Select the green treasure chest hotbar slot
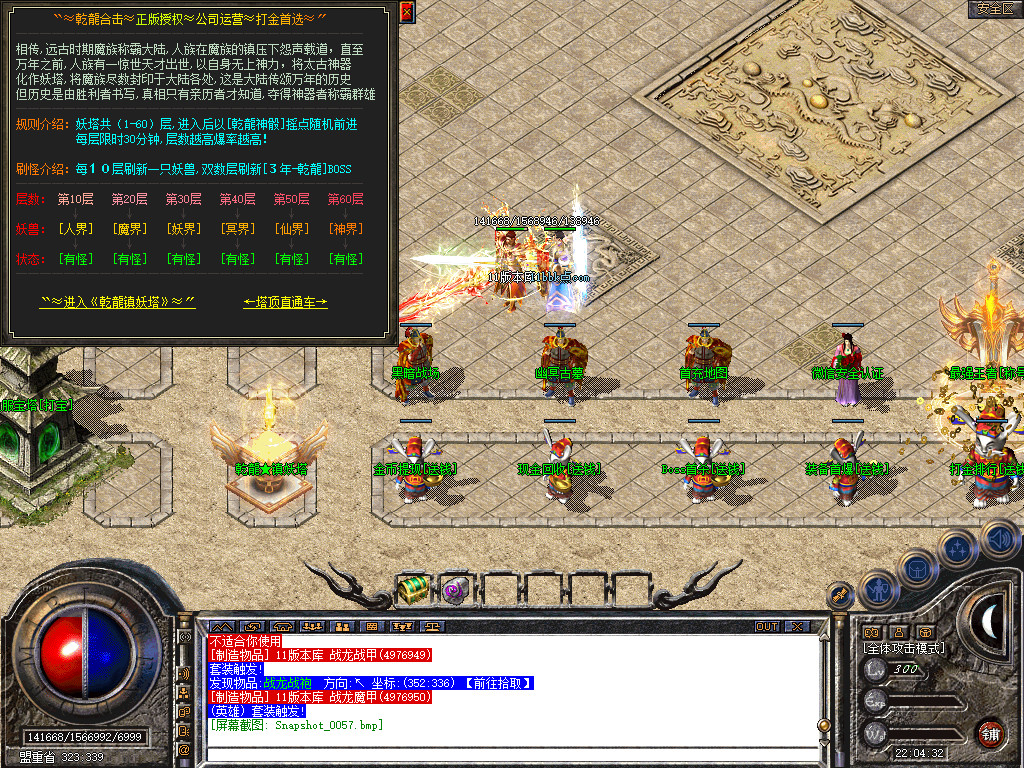This screenshot has height=768, width=1024. 412,590
